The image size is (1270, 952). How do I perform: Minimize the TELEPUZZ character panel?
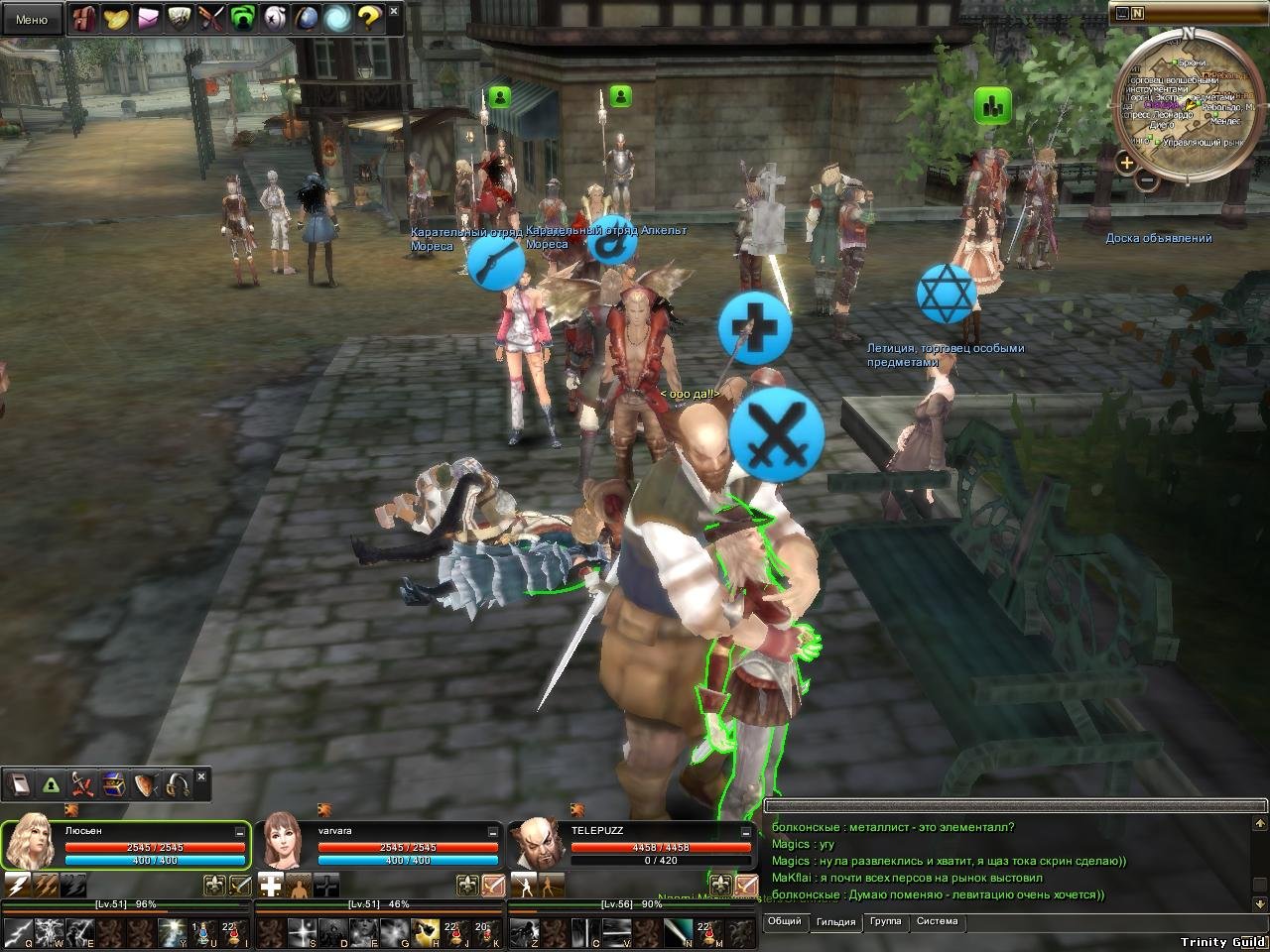[745, 832]
